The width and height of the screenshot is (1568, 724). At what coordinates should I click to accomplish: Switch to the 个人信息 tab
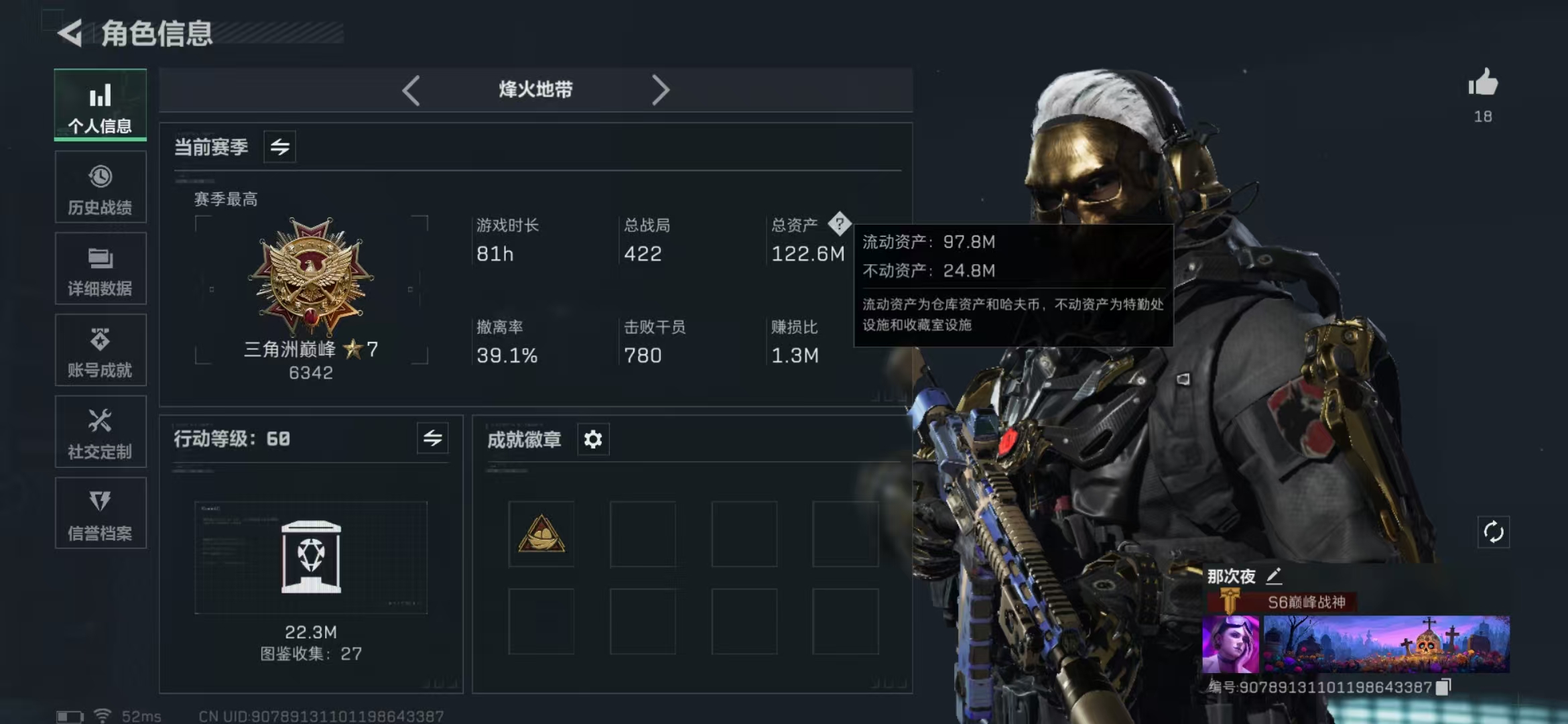101,105
